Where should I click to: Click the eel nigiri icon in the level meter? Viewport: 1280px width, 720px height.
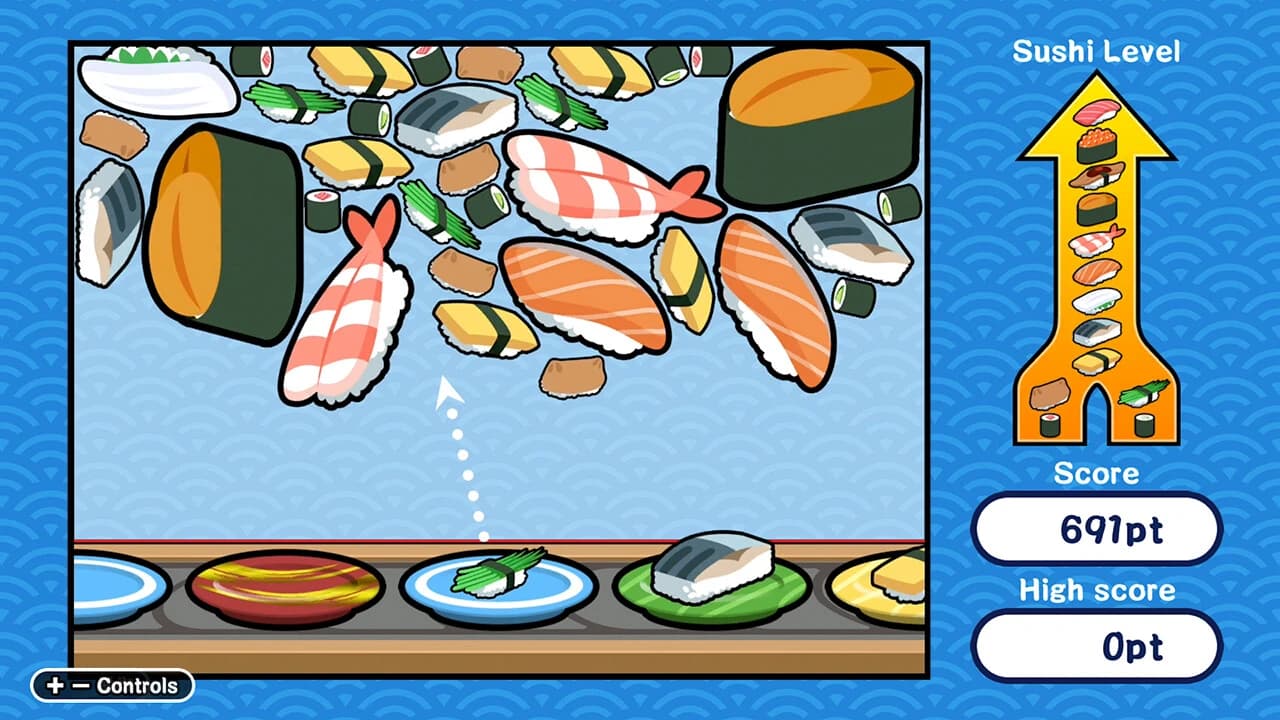pyautogui.click(x=1097, y=178)
